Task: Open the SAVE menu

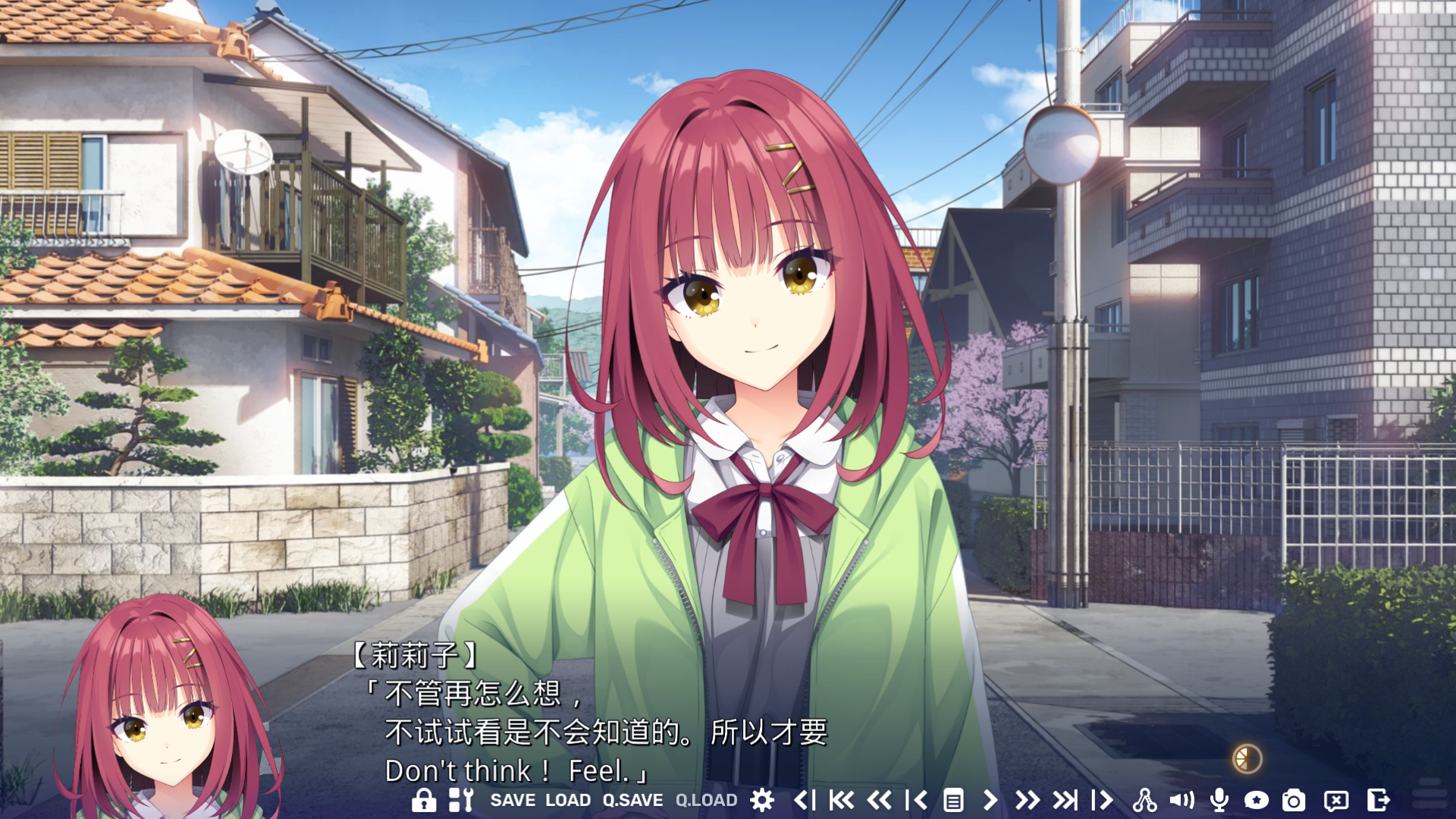Action: (x=513, y=800)
